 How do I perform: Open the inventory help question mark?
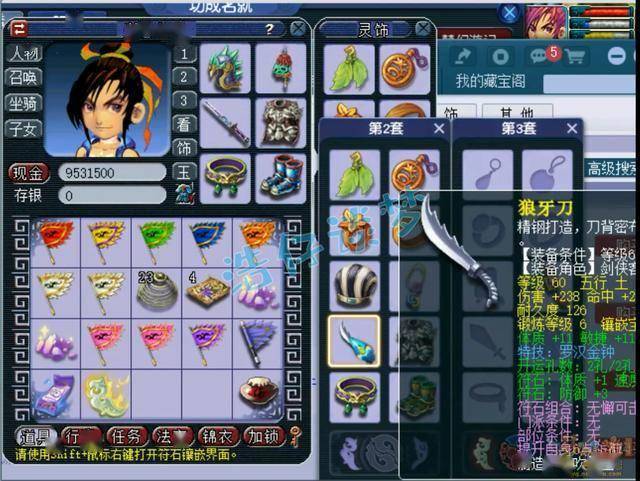coord(269,29)
